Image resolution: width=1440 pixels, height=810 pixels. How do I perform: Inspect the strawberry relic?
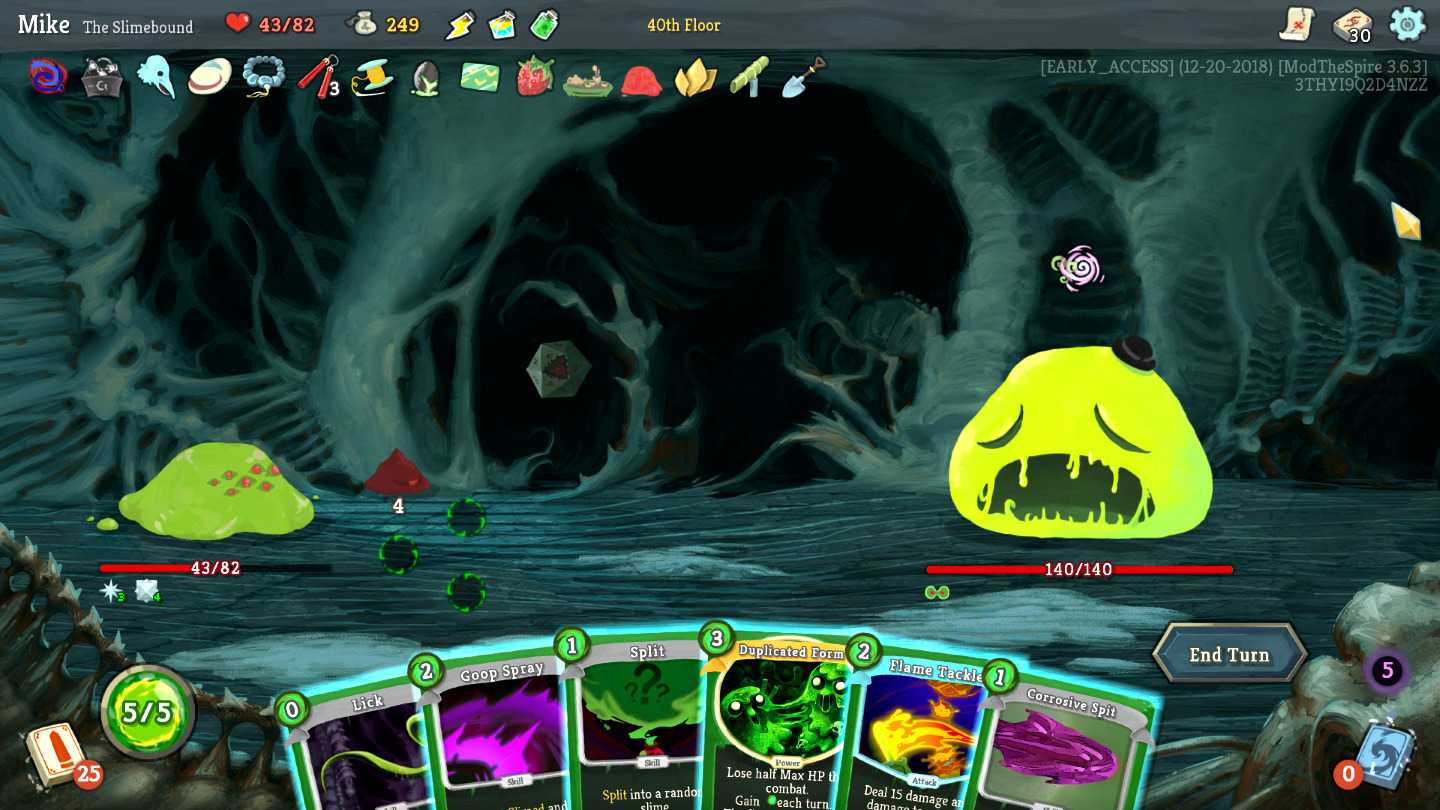[535, 76]
